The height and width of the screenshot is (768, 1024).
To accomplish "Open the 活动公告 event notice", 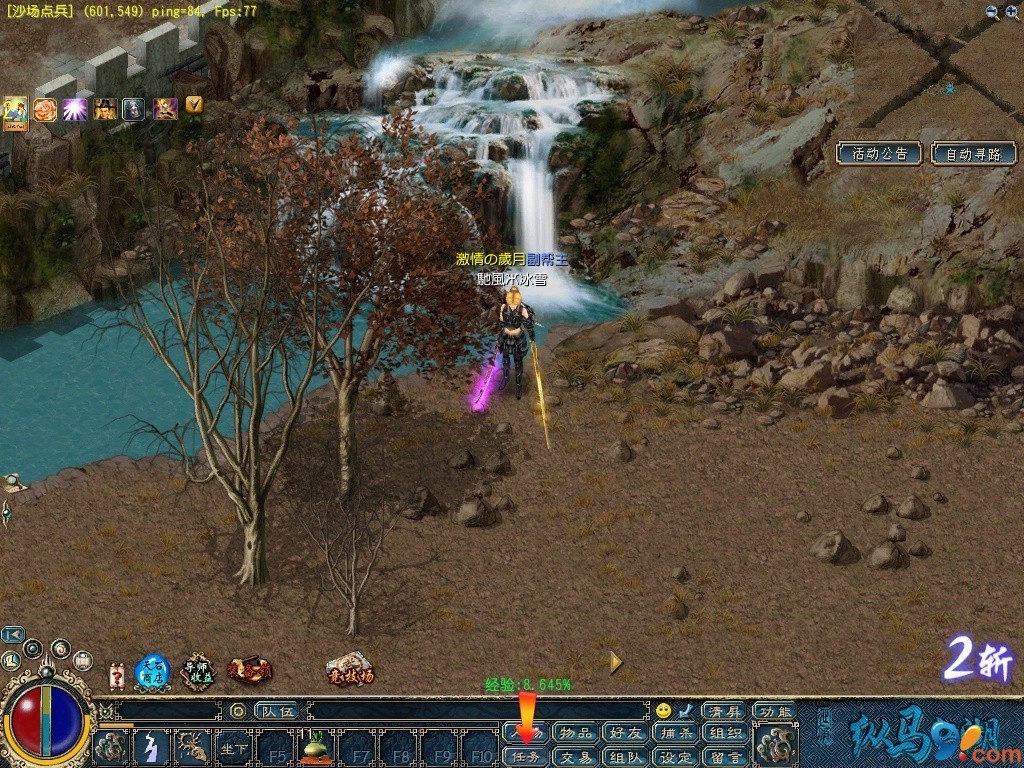I will [x=879, y=154].
